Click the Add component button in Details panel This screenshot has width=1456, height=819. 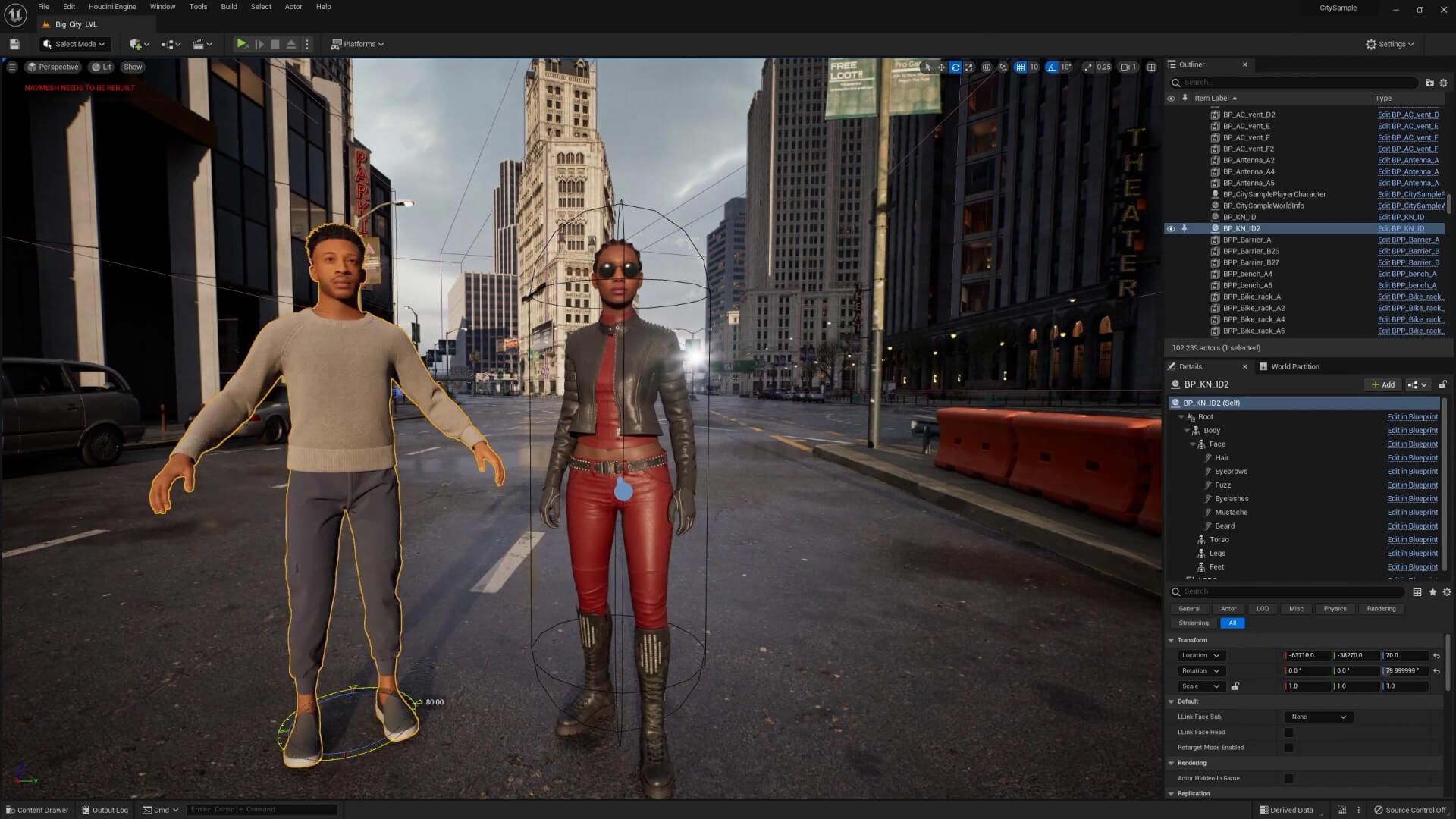1382,384
